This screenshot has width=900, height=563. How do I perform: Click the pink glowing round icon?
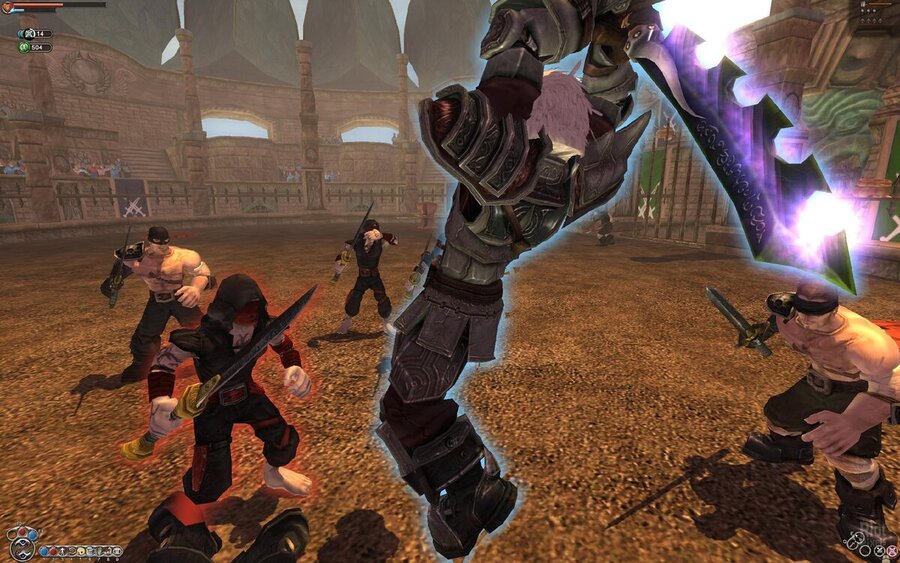(x=892, y=551)
